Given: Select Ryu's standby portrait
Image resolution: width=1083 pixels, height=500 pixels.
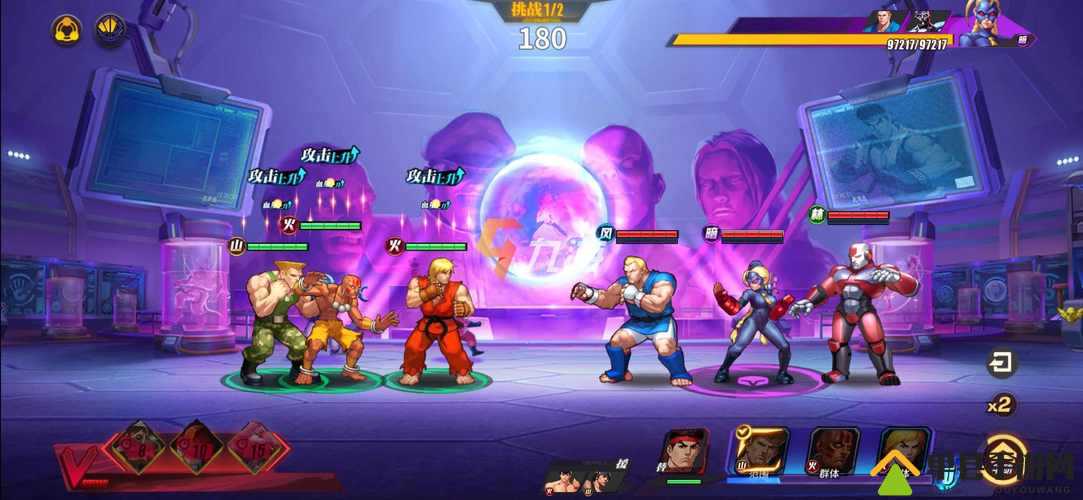Looking at the screenshot, I should [684, 452].
